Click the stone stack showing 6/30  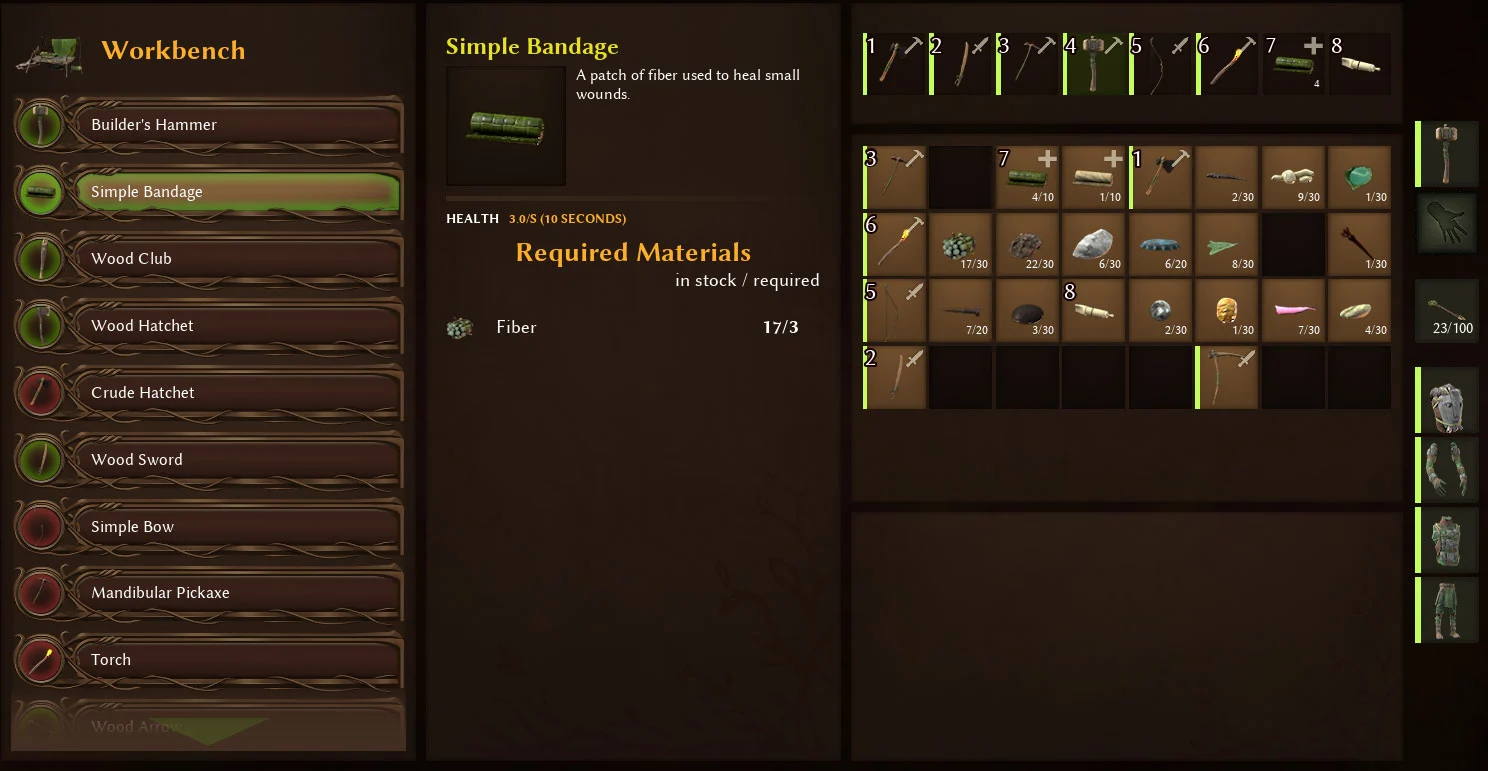tap(1093, 244)
